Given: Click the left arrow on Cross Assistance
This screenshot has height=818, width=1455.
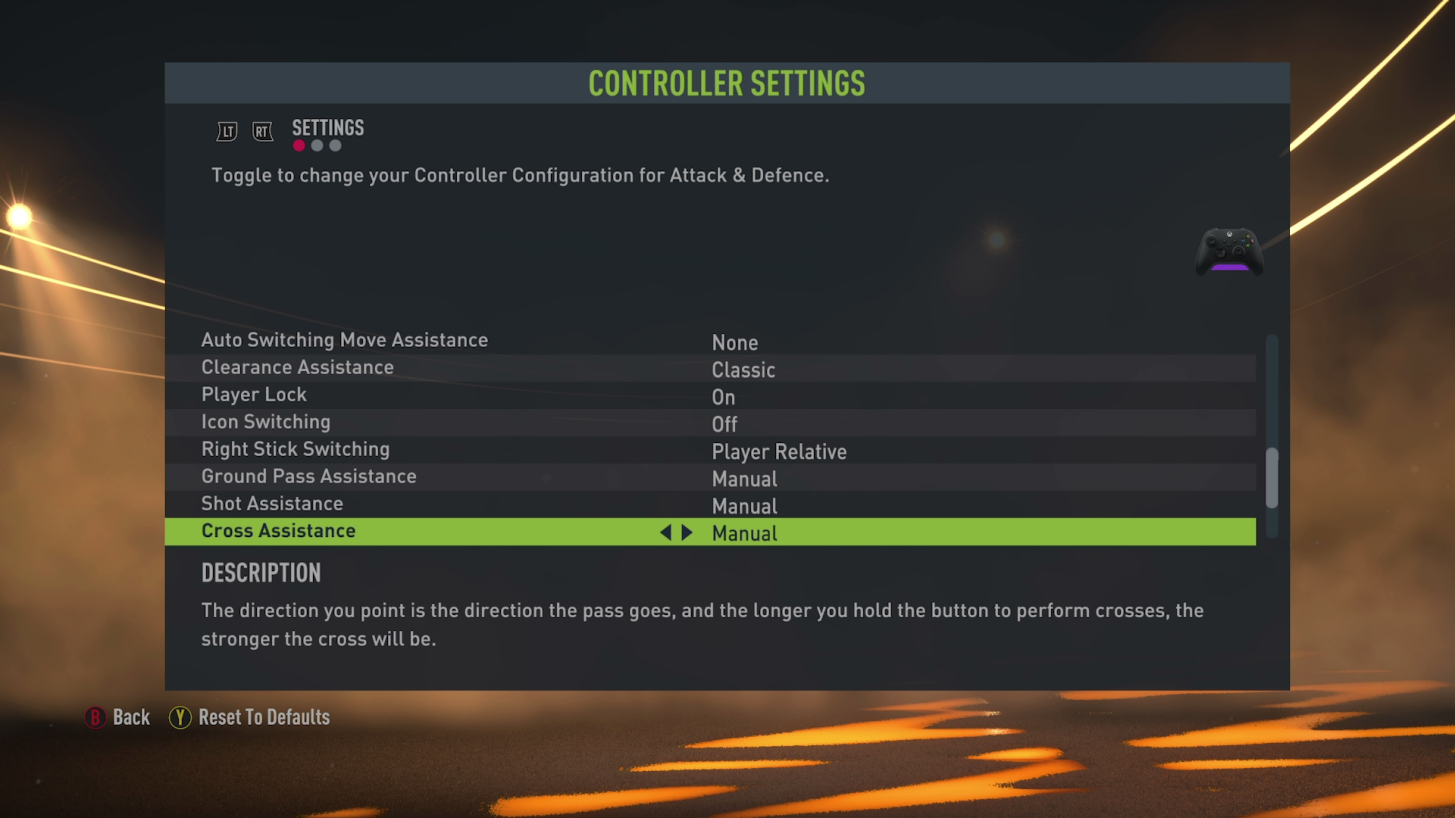Looking at the screenshot, I should pos(666,532).
